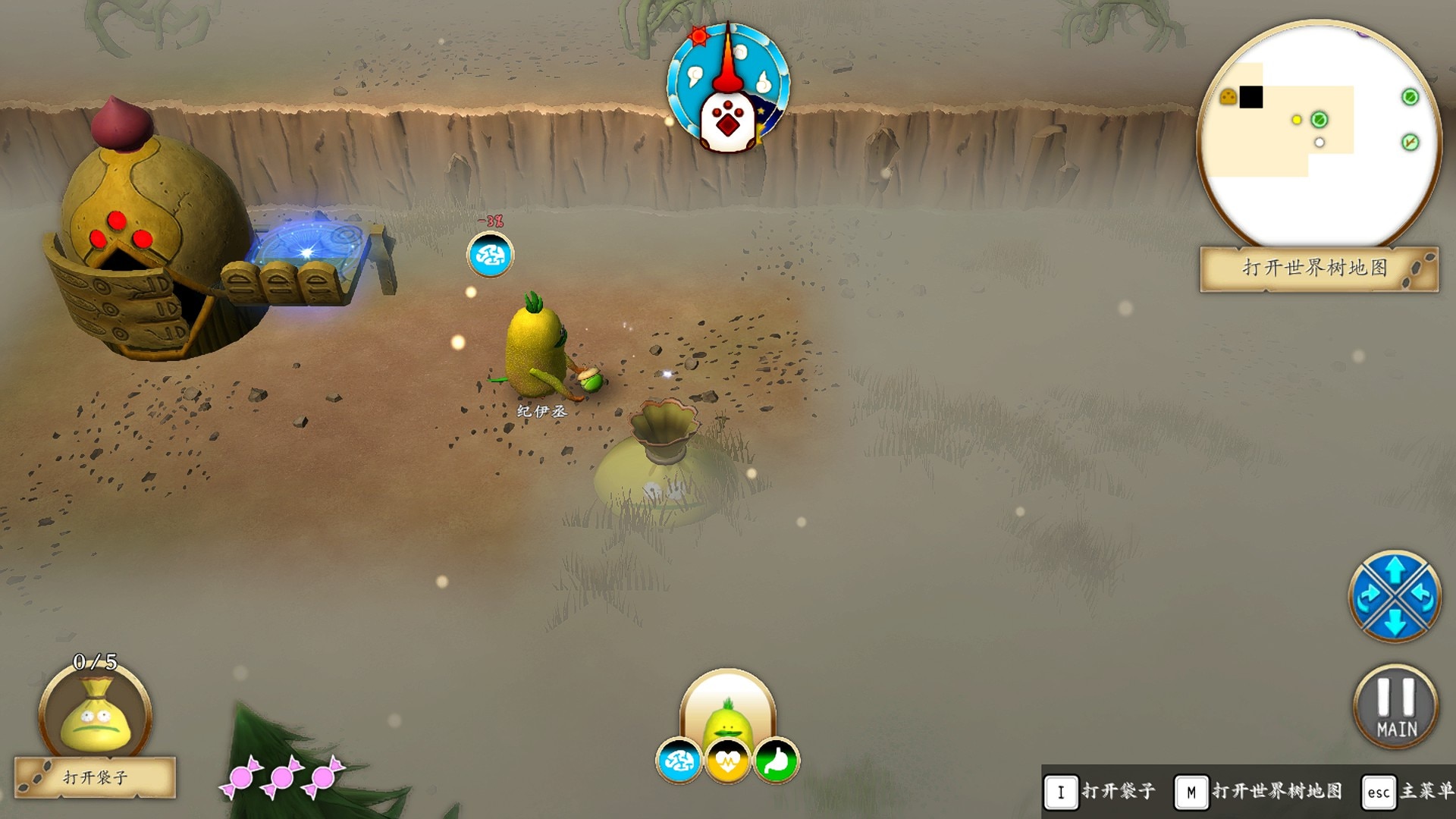This screenshot has width=1456, height=819.
Task: Click the yellow sack bag icon
Action: (x=96, y=717)
